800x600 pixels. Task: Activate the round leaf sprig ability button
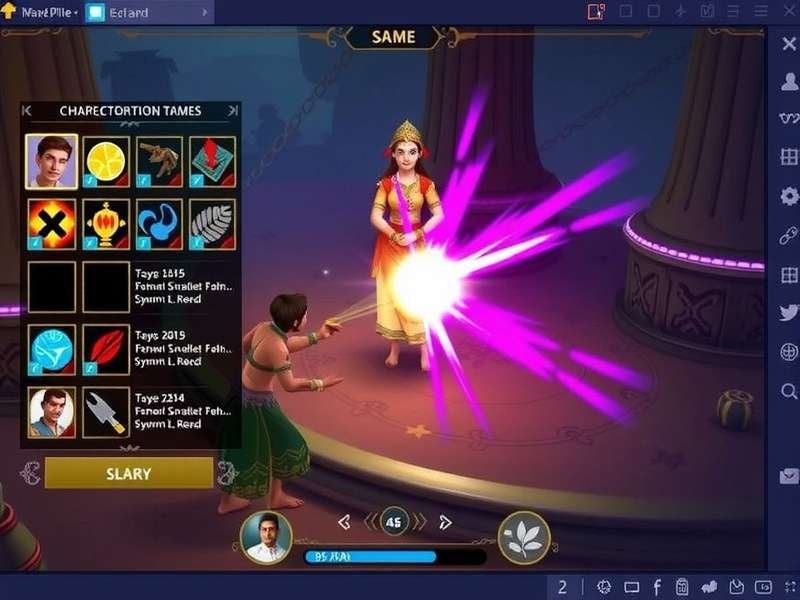tap(525, 538)
